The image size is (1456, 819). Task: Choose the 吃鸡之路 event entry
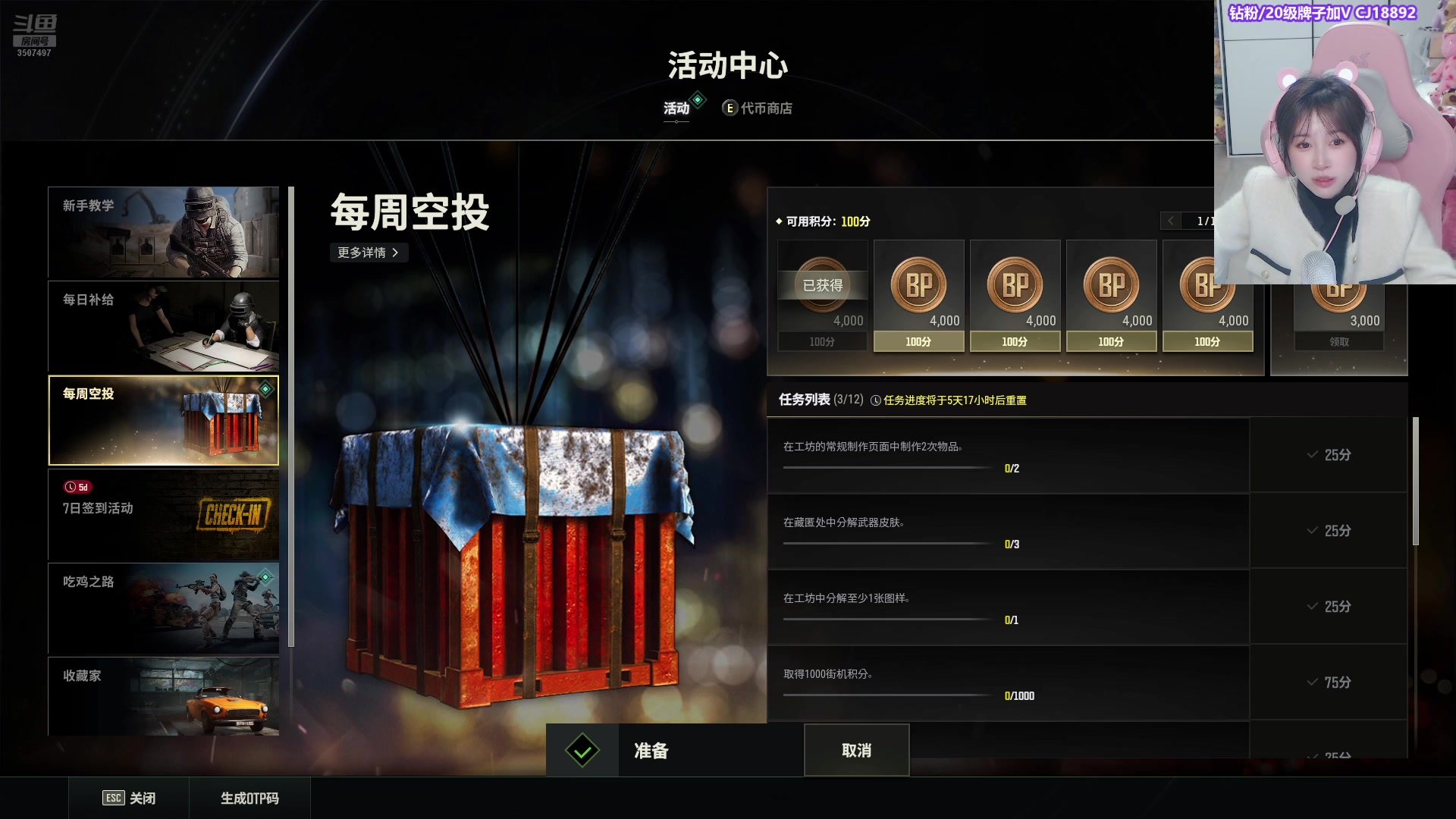click(163, 608)
